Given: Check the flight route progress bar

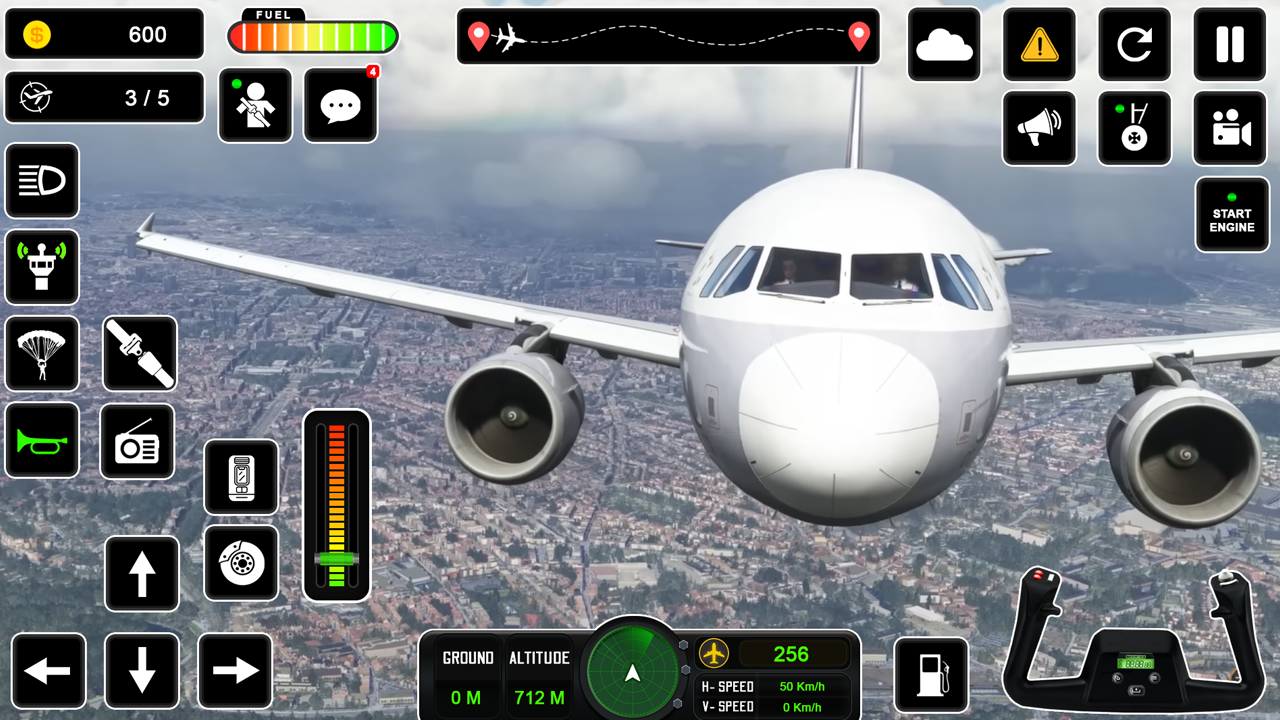Looking at the screenshot, I should pos(668,37).
